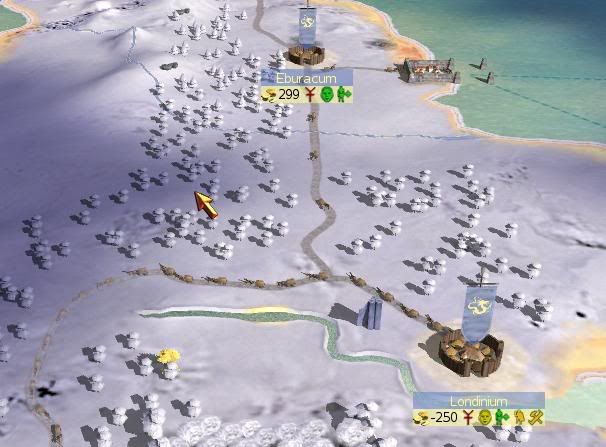Select the Londinium settlement name label
Viewport: 606px width, 447px height.
coord(478,400)
